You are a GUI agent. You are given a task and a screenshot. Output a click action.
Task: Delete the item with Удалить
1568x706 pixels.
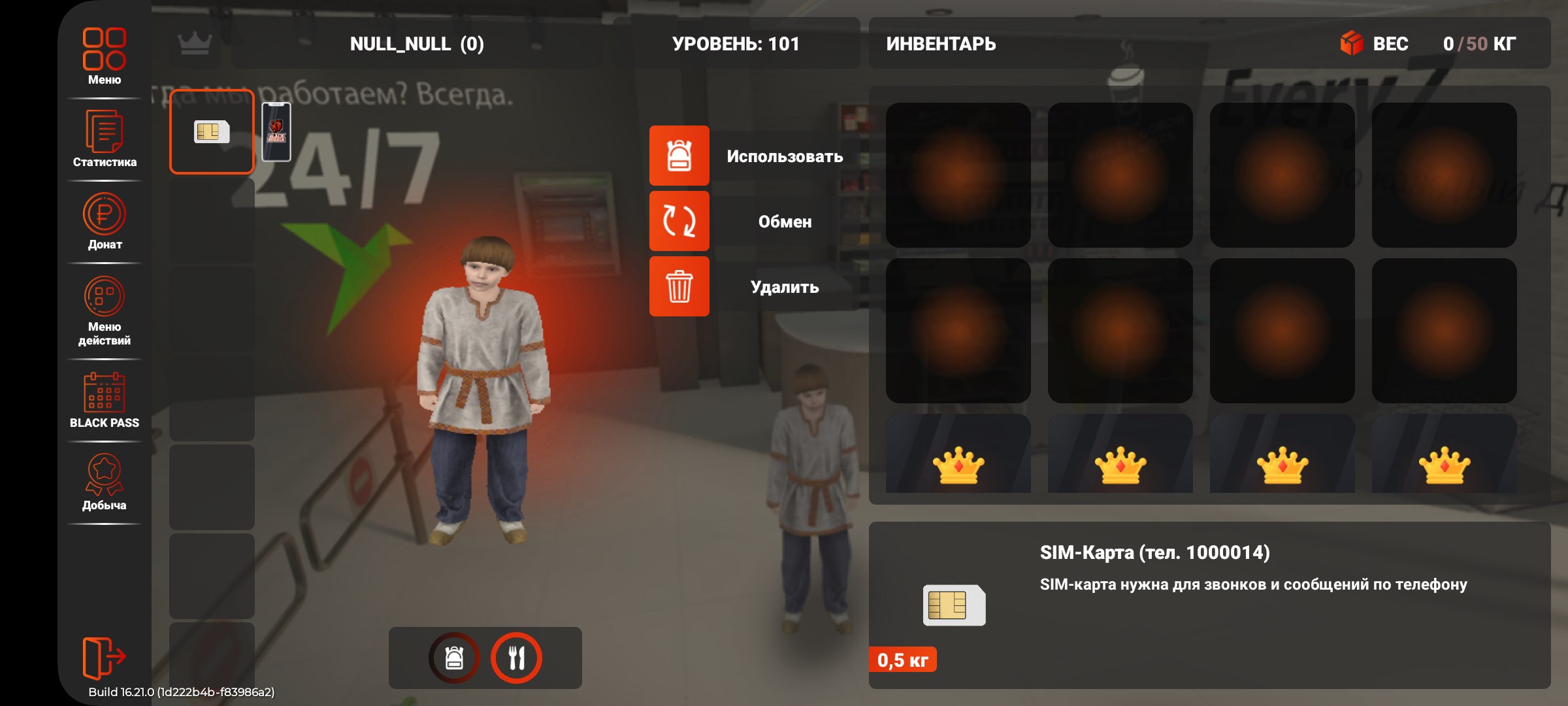751,287
